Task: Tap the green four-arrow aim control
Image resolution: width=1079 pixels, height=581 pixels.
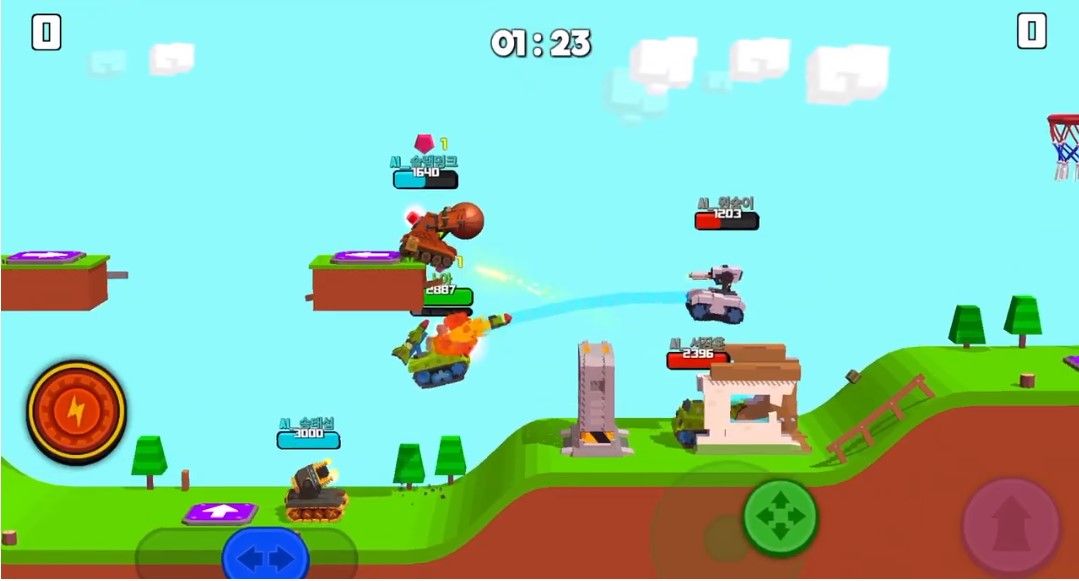Action: click(x=780, y=517)
